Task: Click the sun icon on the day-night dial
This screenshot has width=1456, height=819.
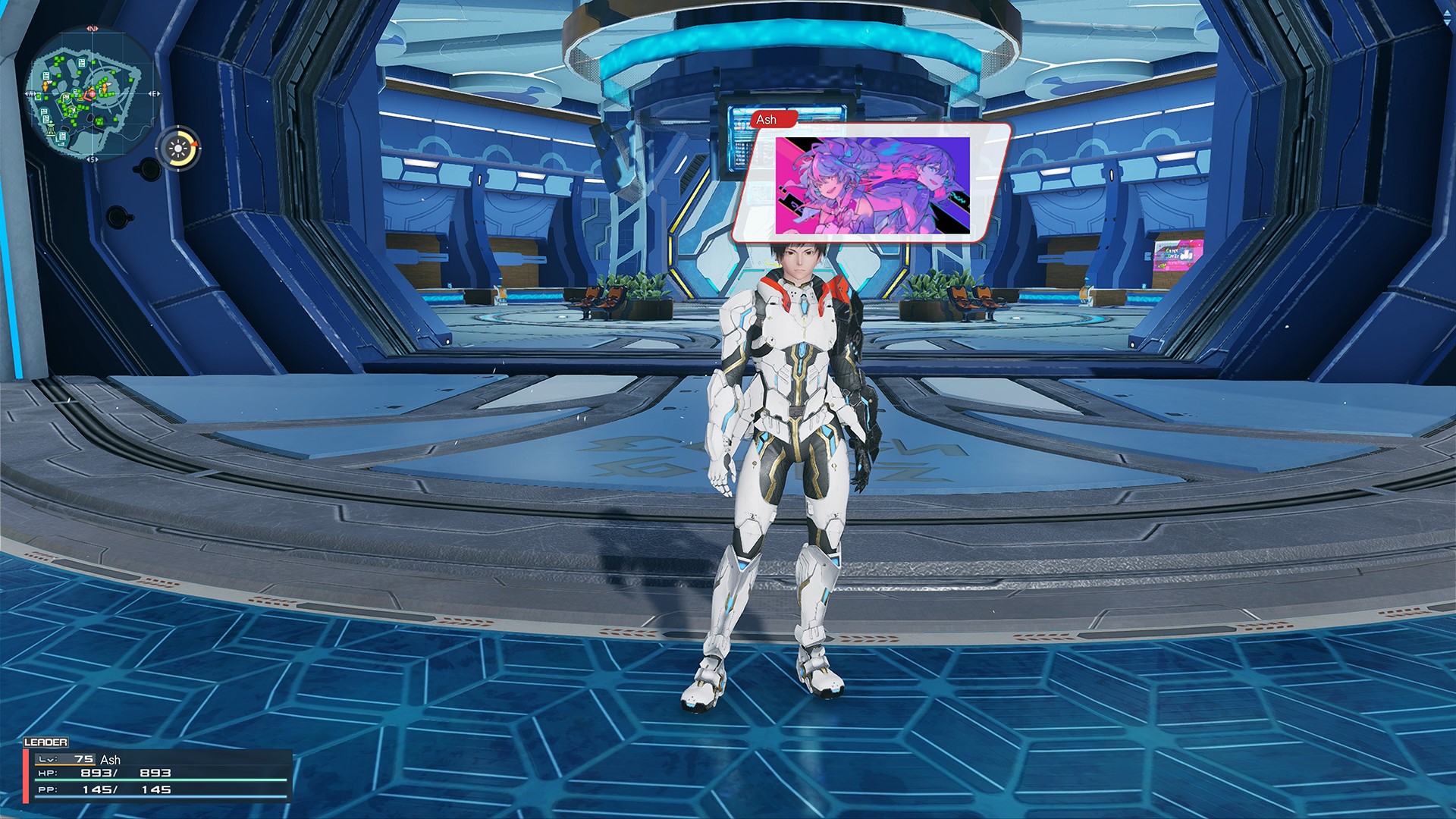Action: click(178, 148)
